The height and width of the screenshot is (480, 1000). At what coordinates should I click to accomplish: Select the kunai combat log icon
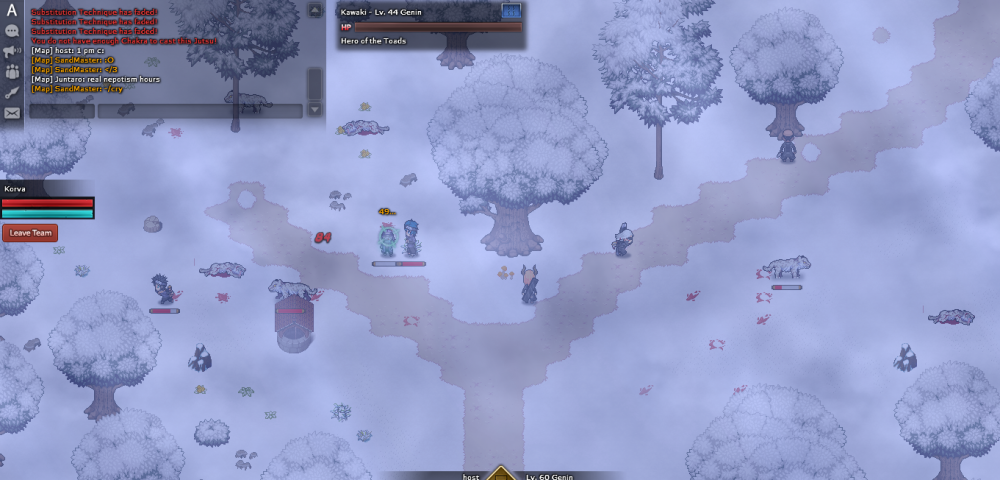click(12, 92)
